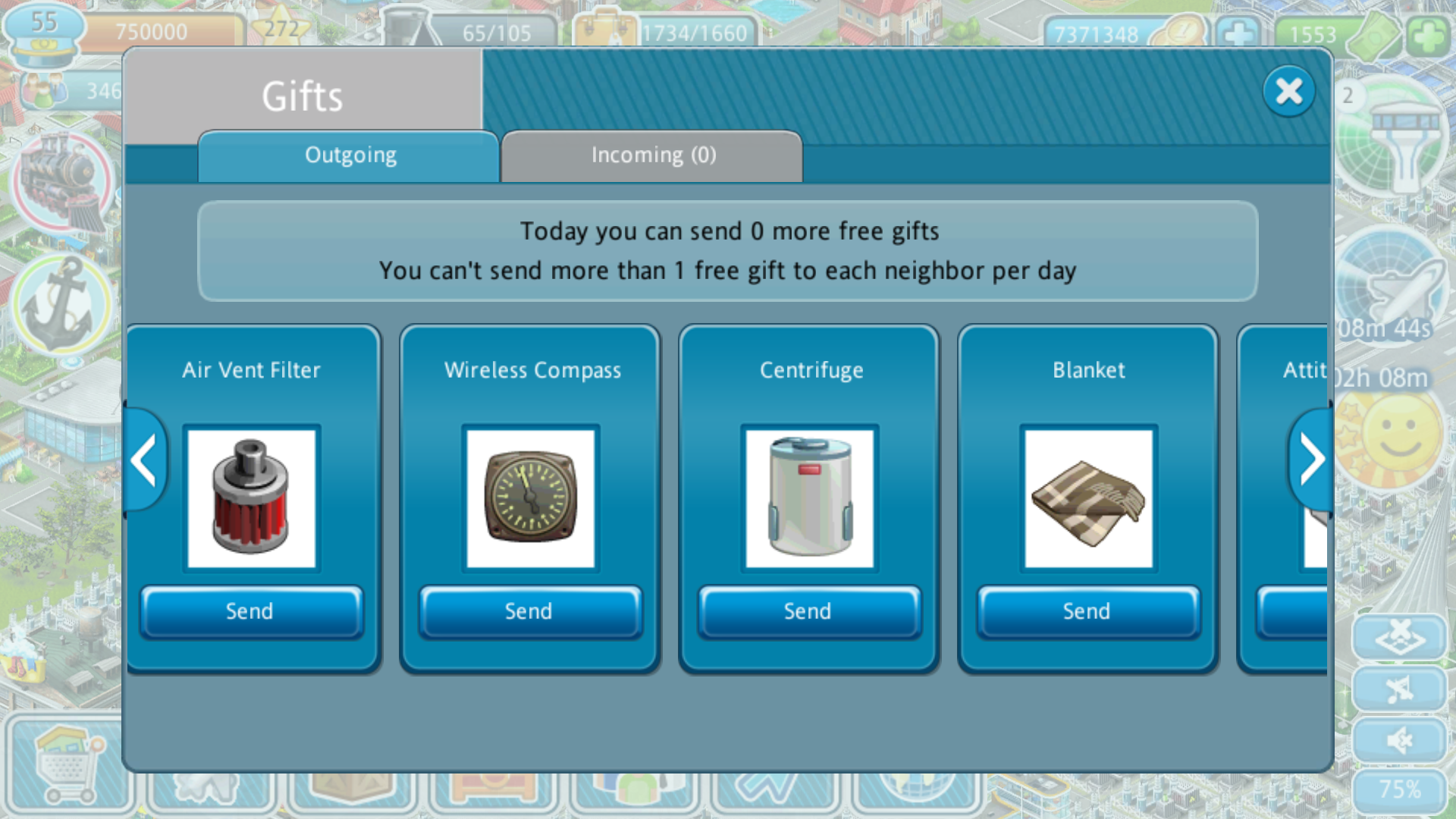The image size is (1456, 819).
Task: Select the Air Vent Filter item image
Action: 251,498
